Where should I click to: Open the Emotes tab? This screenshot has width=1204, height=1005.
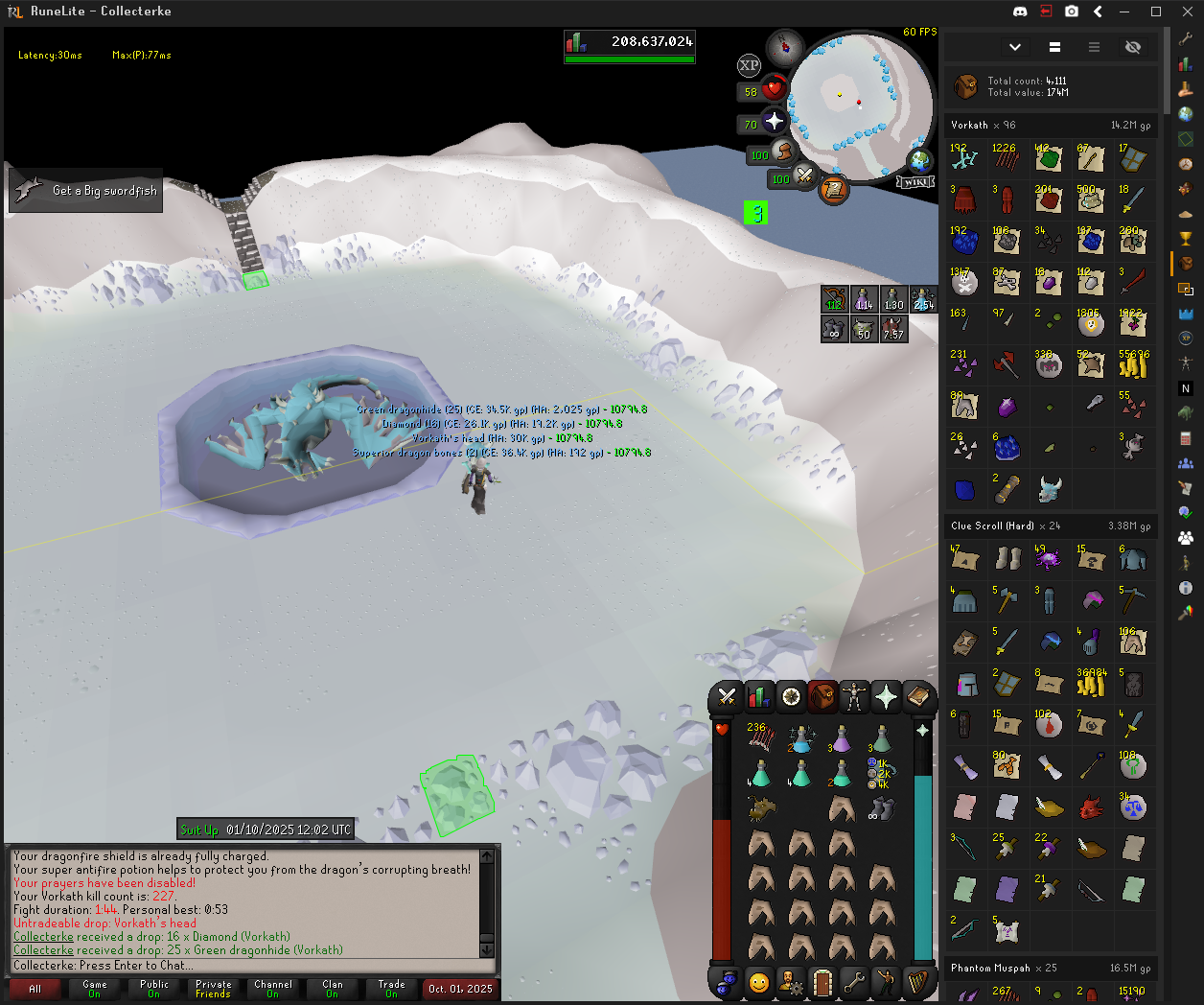coord(886,983)
